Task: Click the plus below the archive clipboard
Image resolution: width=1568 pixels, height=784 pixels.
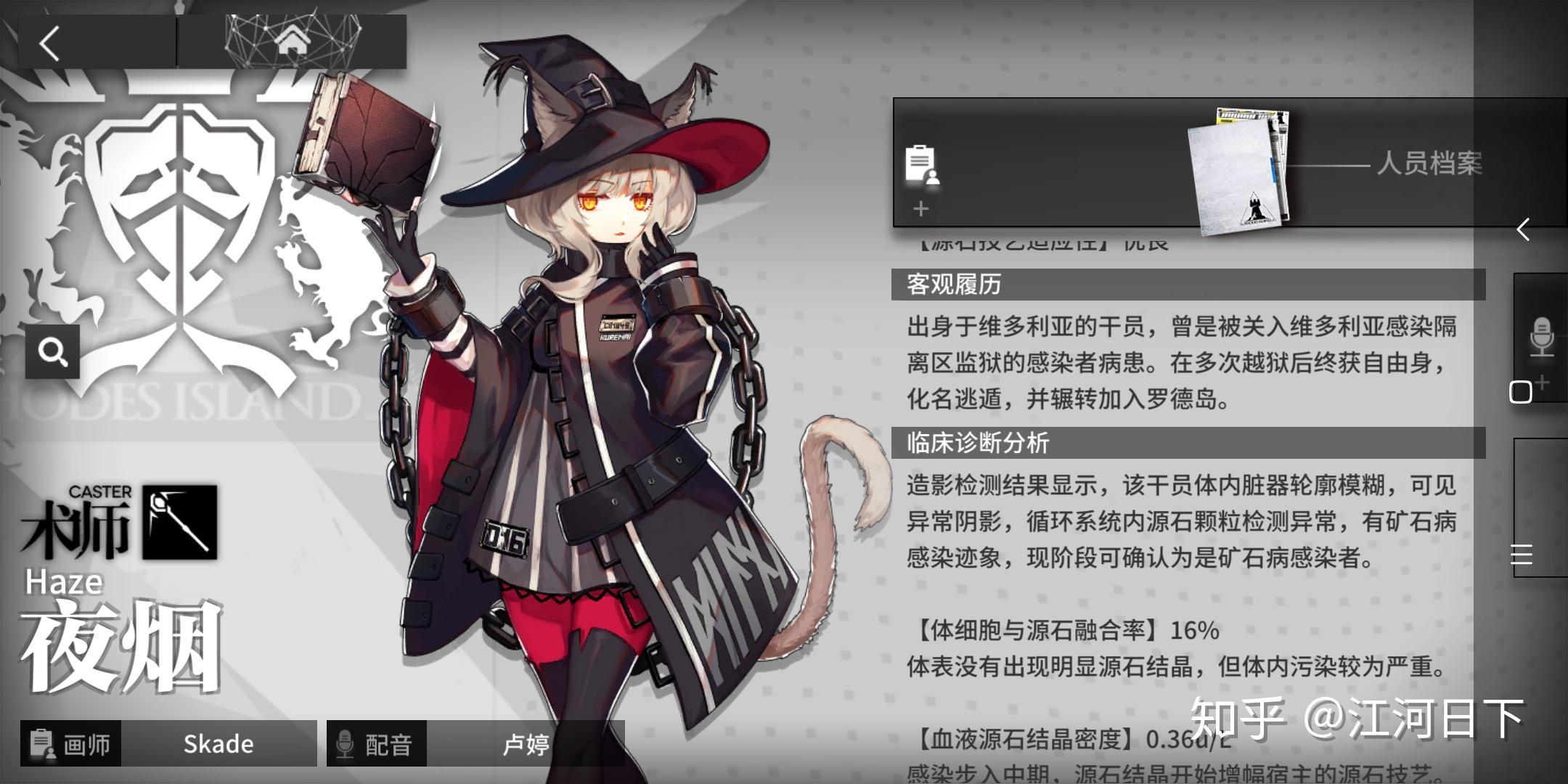Action: (920, 209)
